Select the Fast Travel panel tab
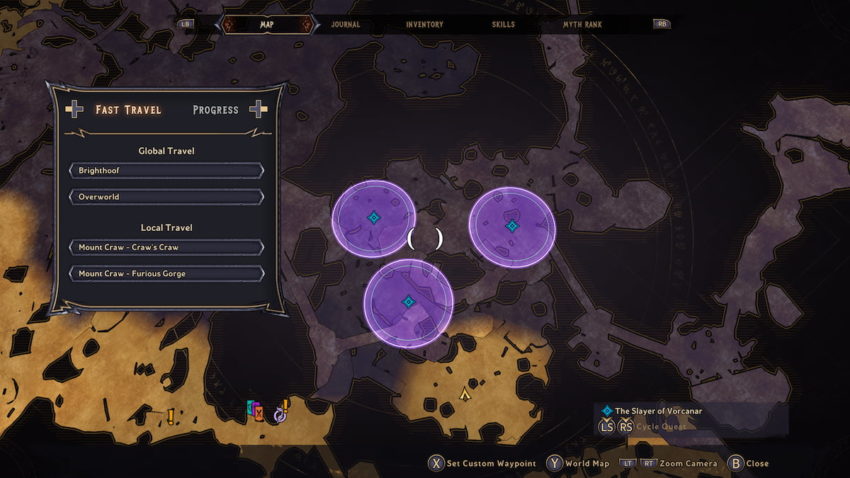Image resolution: width=850 pixels, height=478 pixels. click(128, 109)
